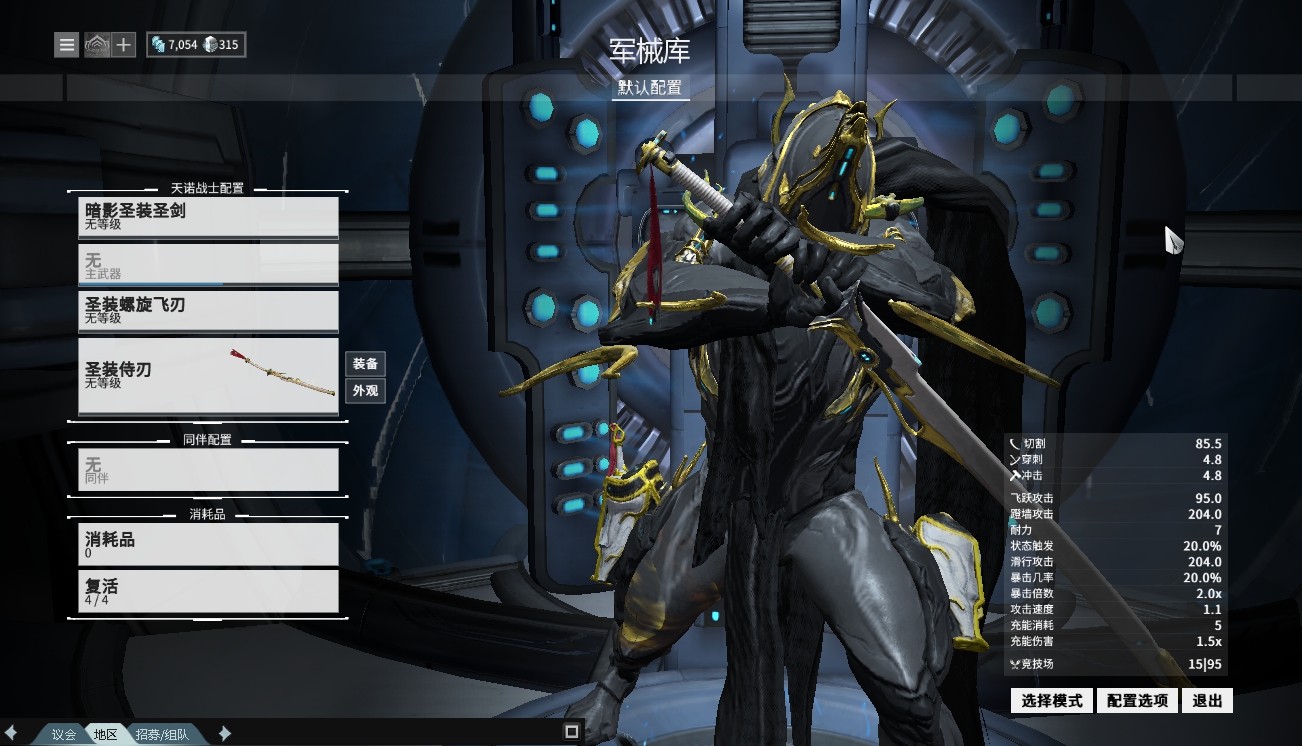Screen dimensions: 1302x746
Task: Open the 消耗品 consumables slot
Action: point(208,544)
